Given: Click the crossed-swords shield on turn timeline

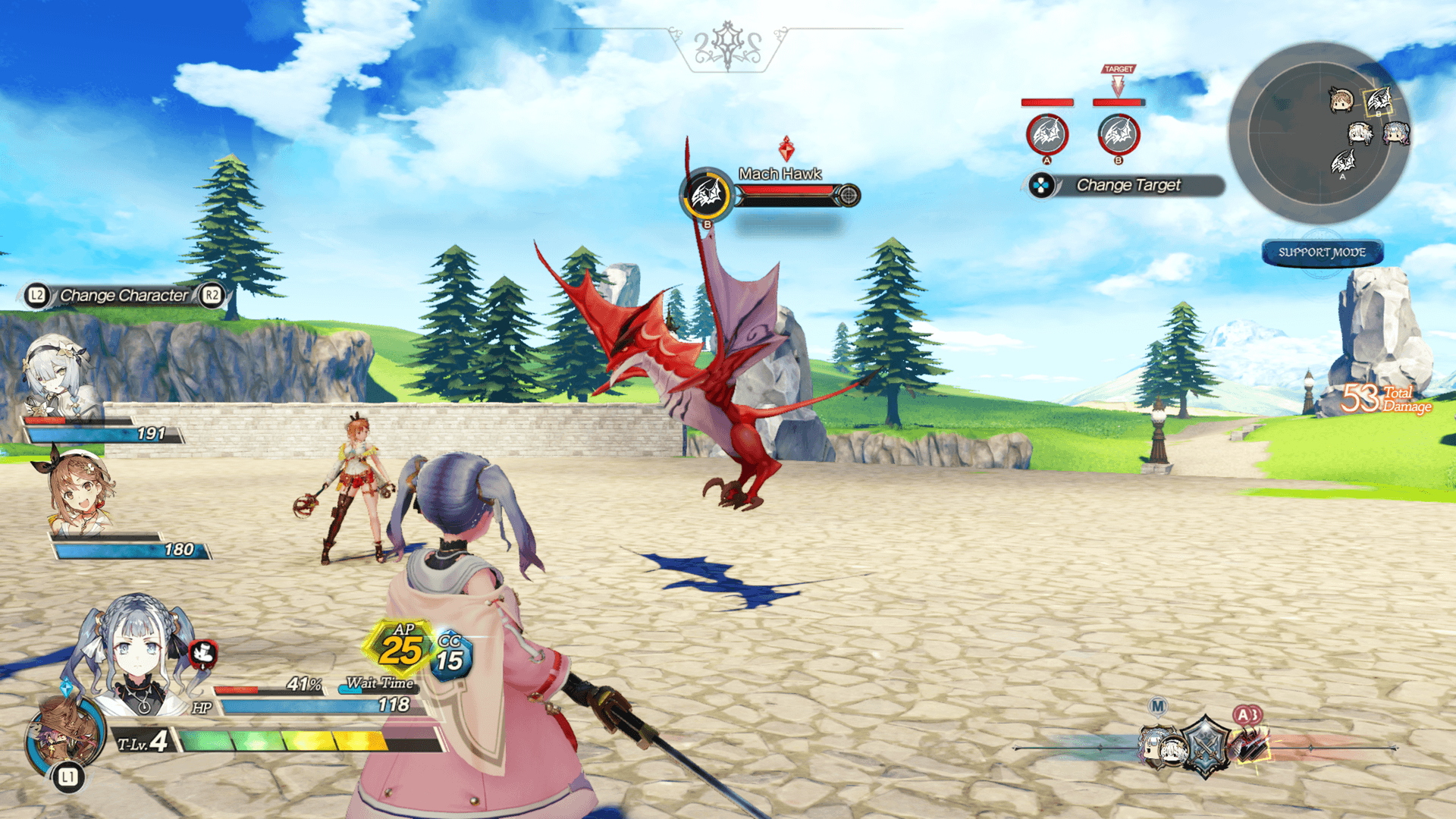Looking at the screenshot, I should point(1205,746).
